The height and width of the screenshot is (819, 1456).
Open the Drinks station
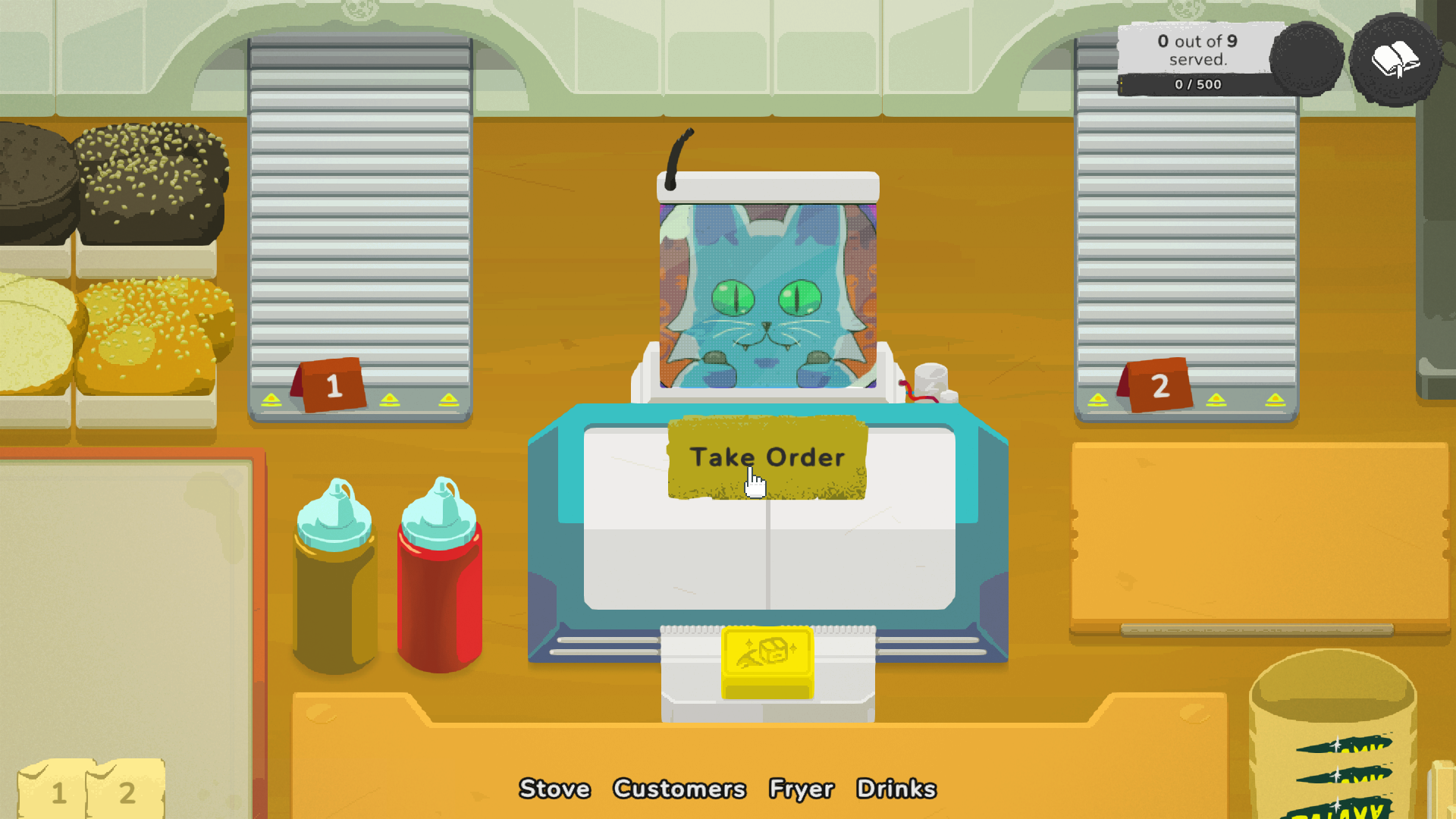coord(897,789)
